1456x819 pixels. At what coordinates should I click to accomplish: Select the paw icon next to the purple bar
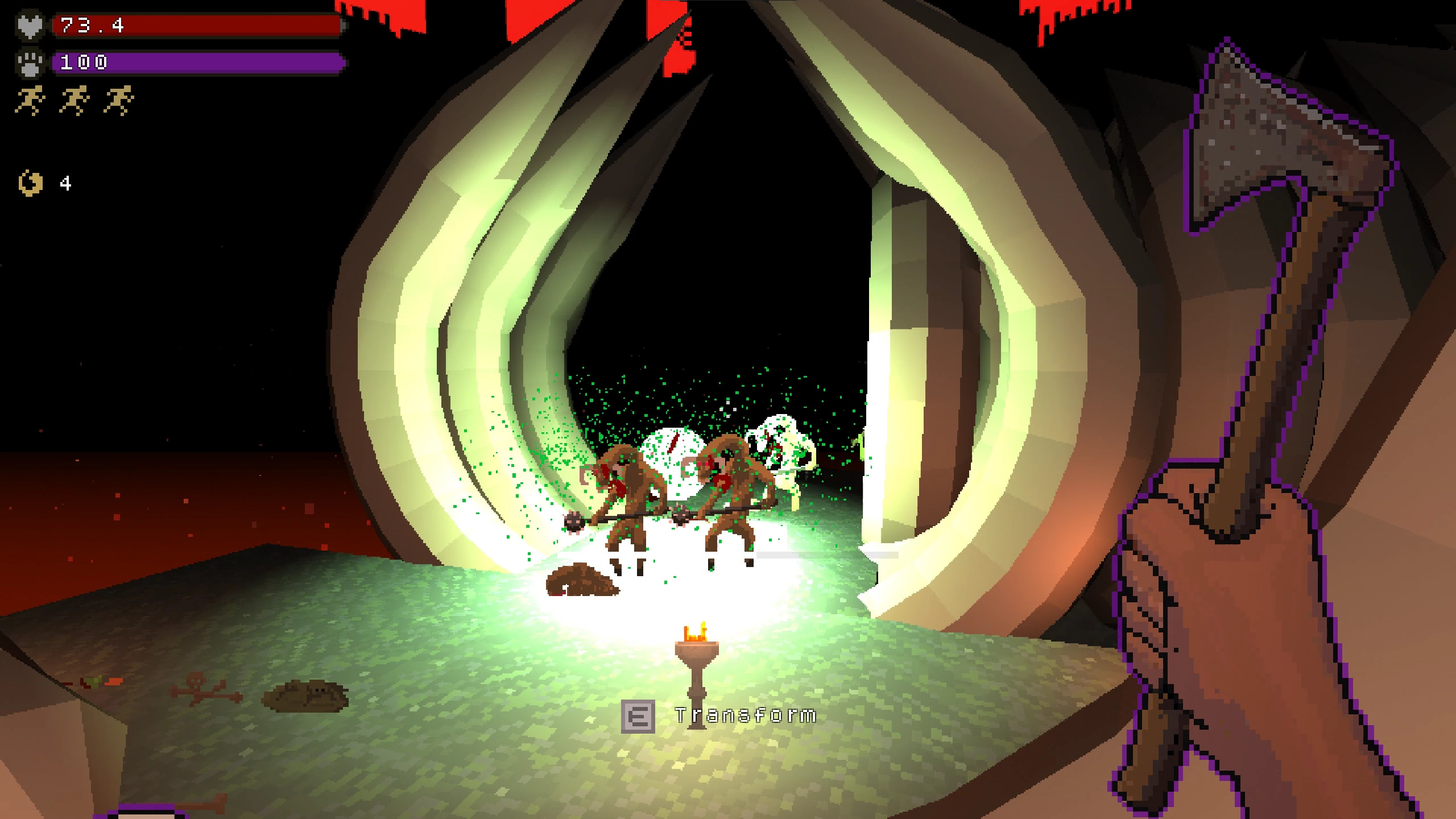32,63
